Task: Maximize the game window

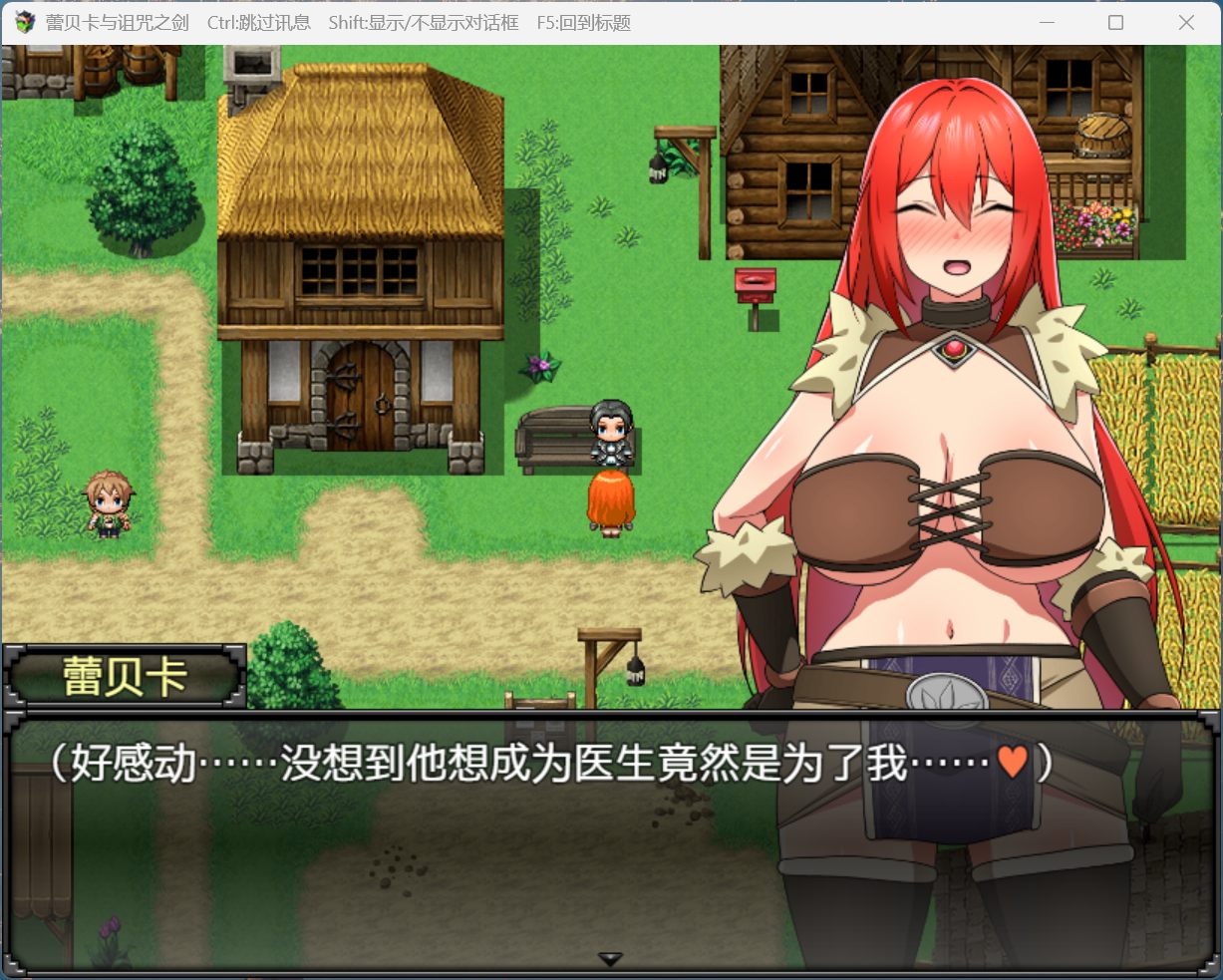Action: point(1115,22)
